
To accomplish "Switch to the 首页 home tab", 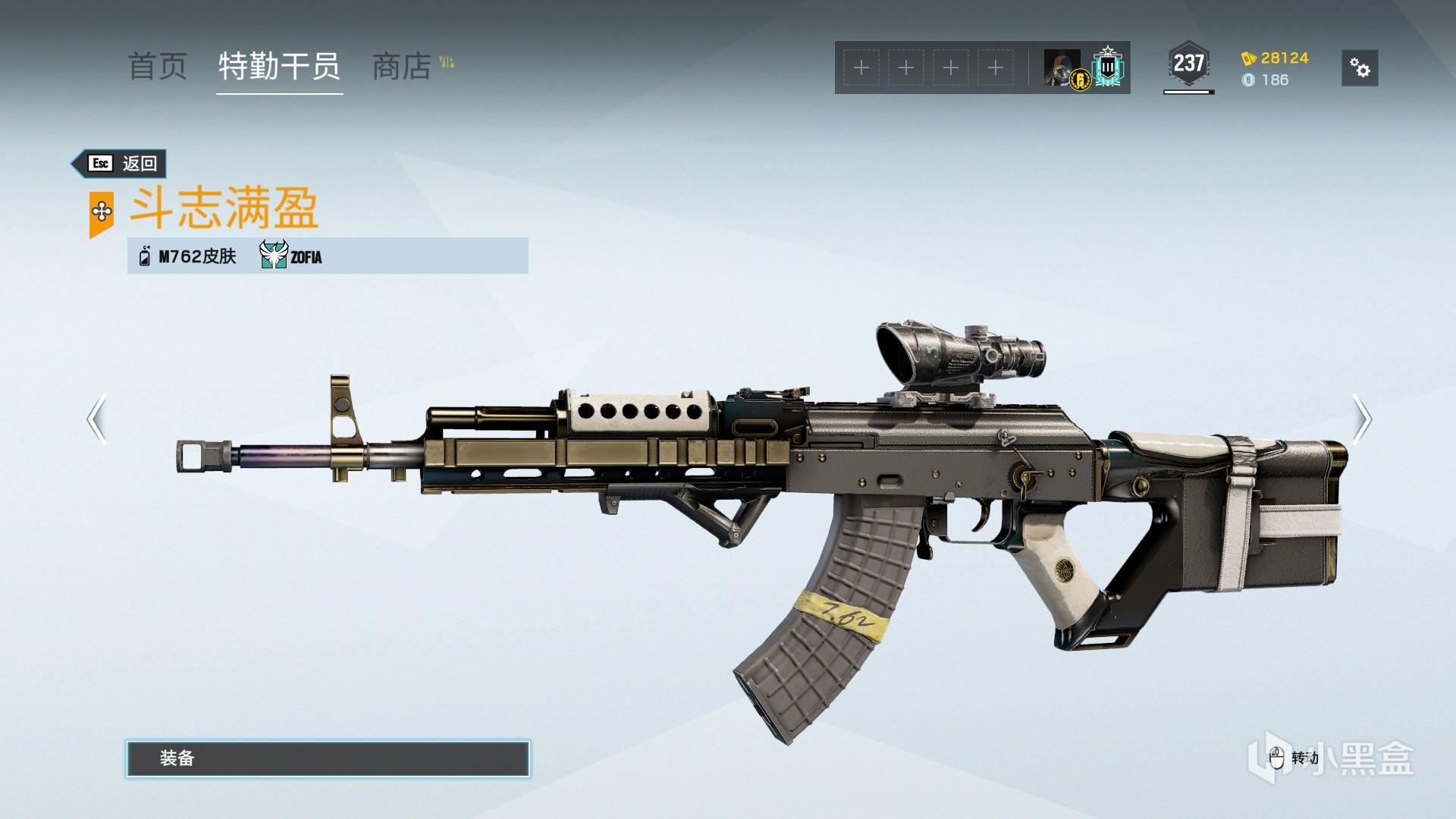I will click(x=157, y=67).
